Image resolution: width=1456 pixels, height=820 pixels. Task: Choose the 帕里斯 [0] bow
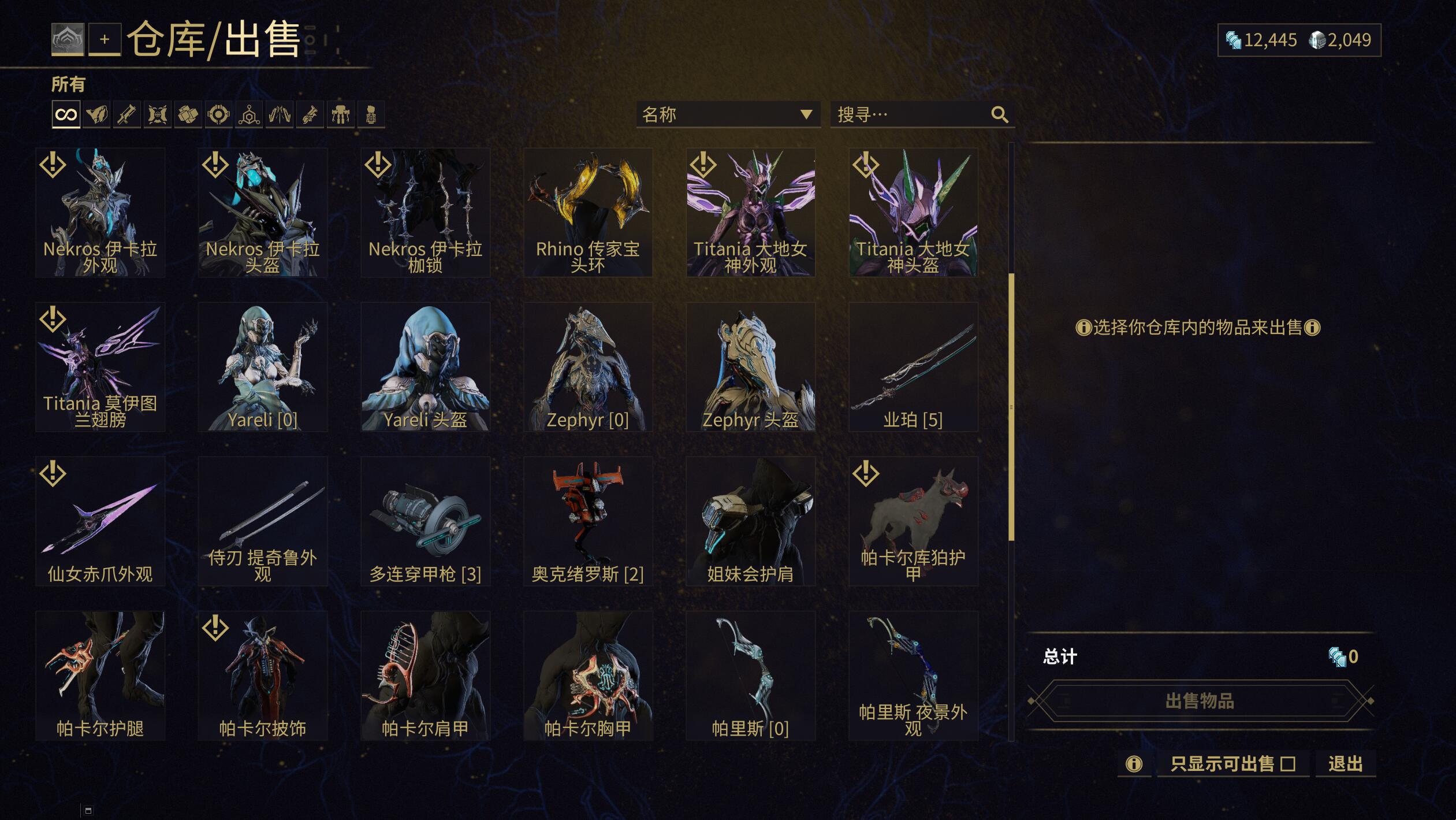750,675
